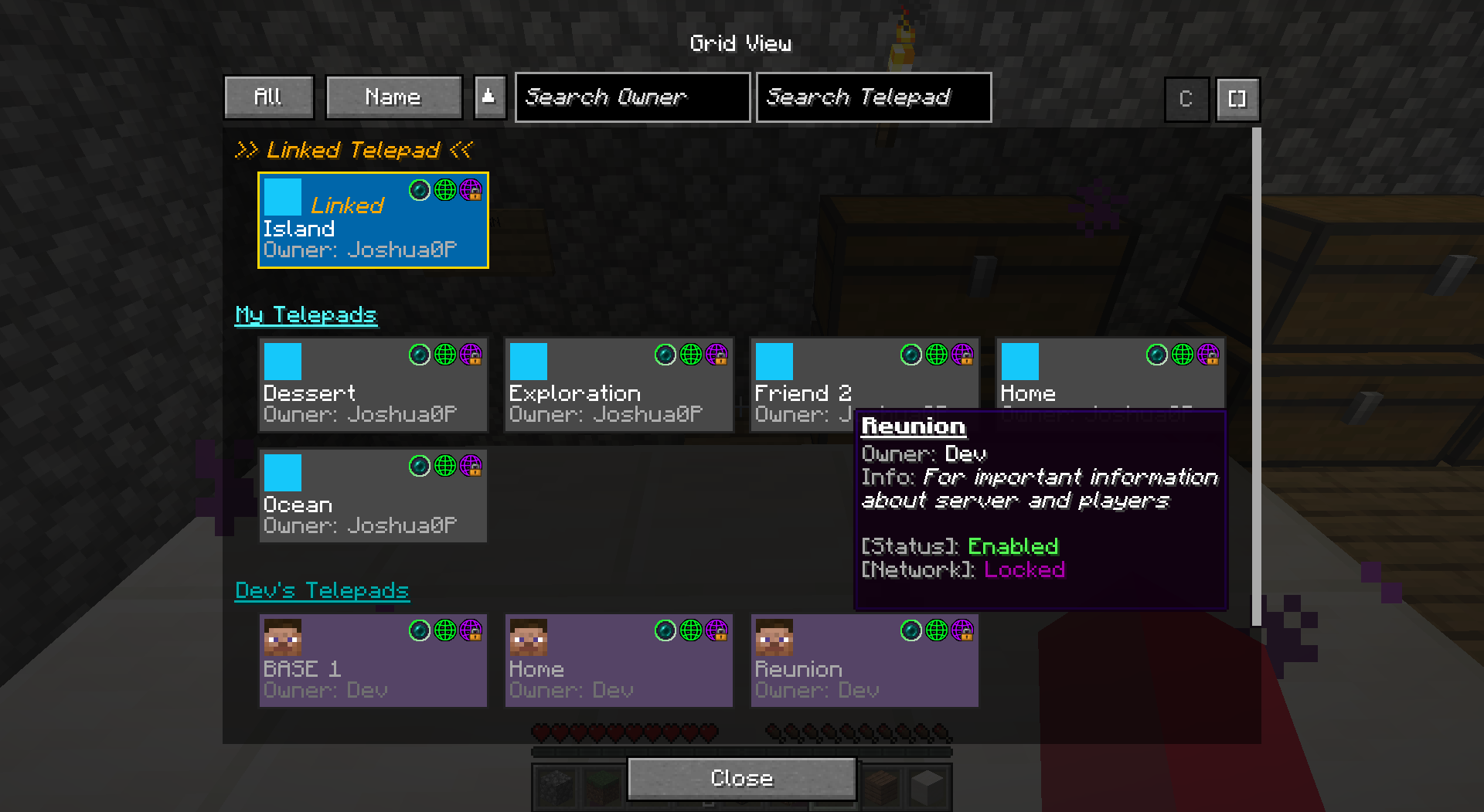Image resolution: width=1484 pixels, height=812 pixels.
Task: Click the cyan color swatch on Dessert card
Action: [x=282, y=360]
